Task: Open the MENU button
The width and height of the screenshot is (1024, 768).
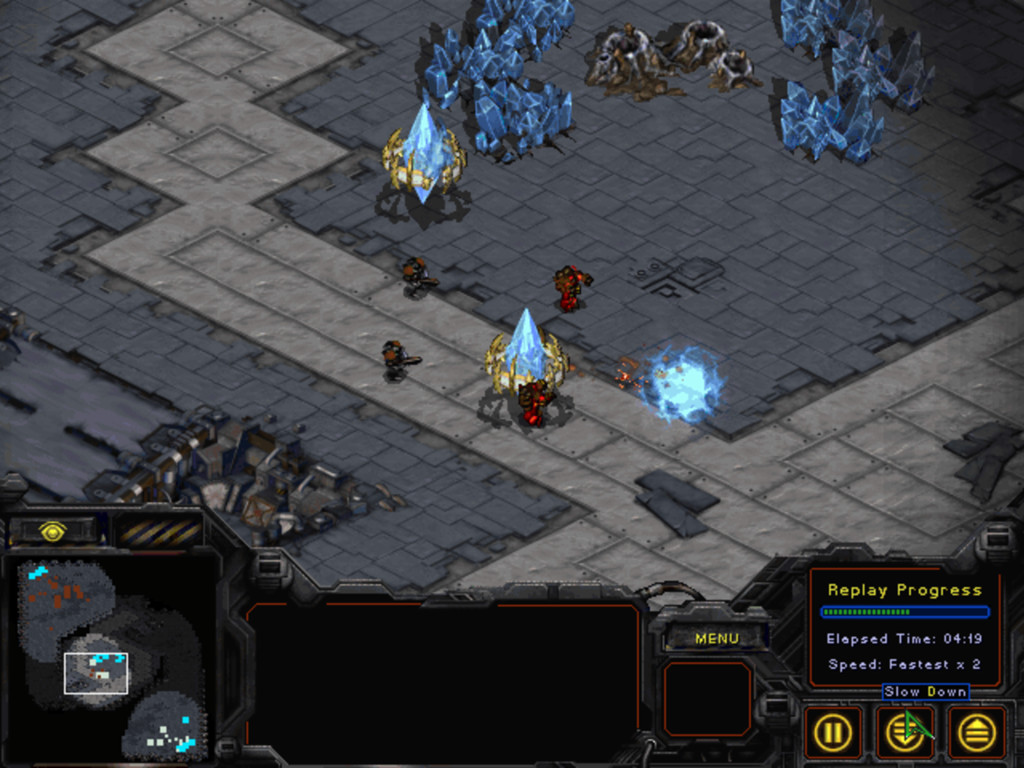Action: (x=716, y=638)
